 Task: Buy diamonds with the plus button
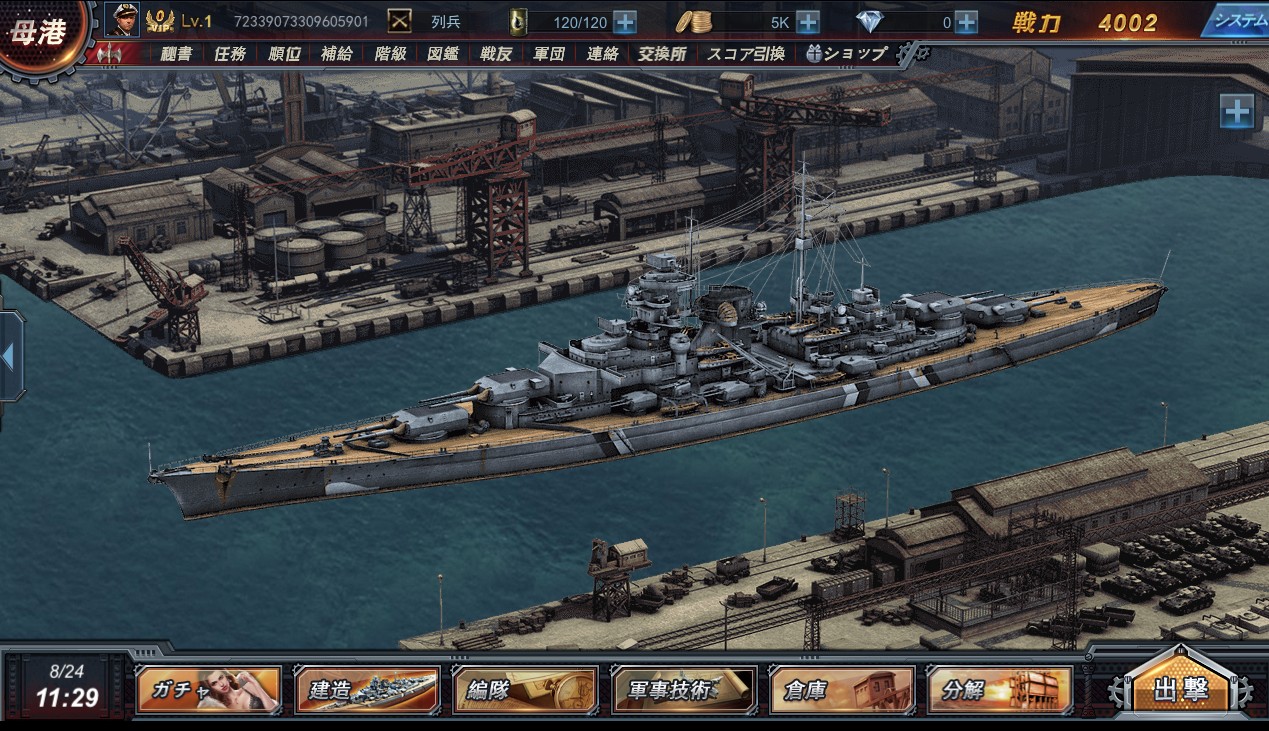tap(966, 22)
